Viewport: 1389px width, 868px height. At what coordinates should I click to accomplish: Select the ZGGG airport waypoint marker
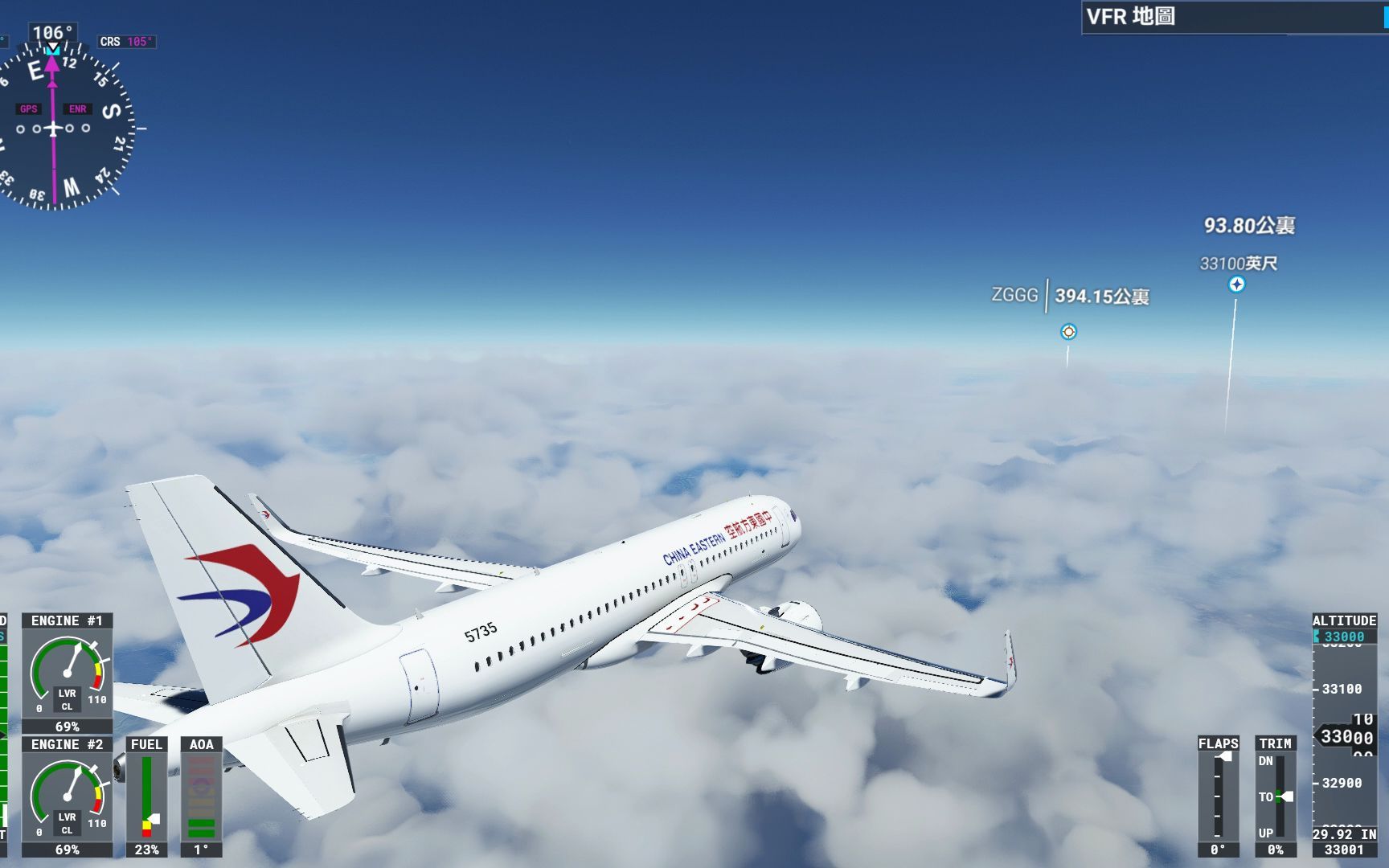pos(1068,332)
